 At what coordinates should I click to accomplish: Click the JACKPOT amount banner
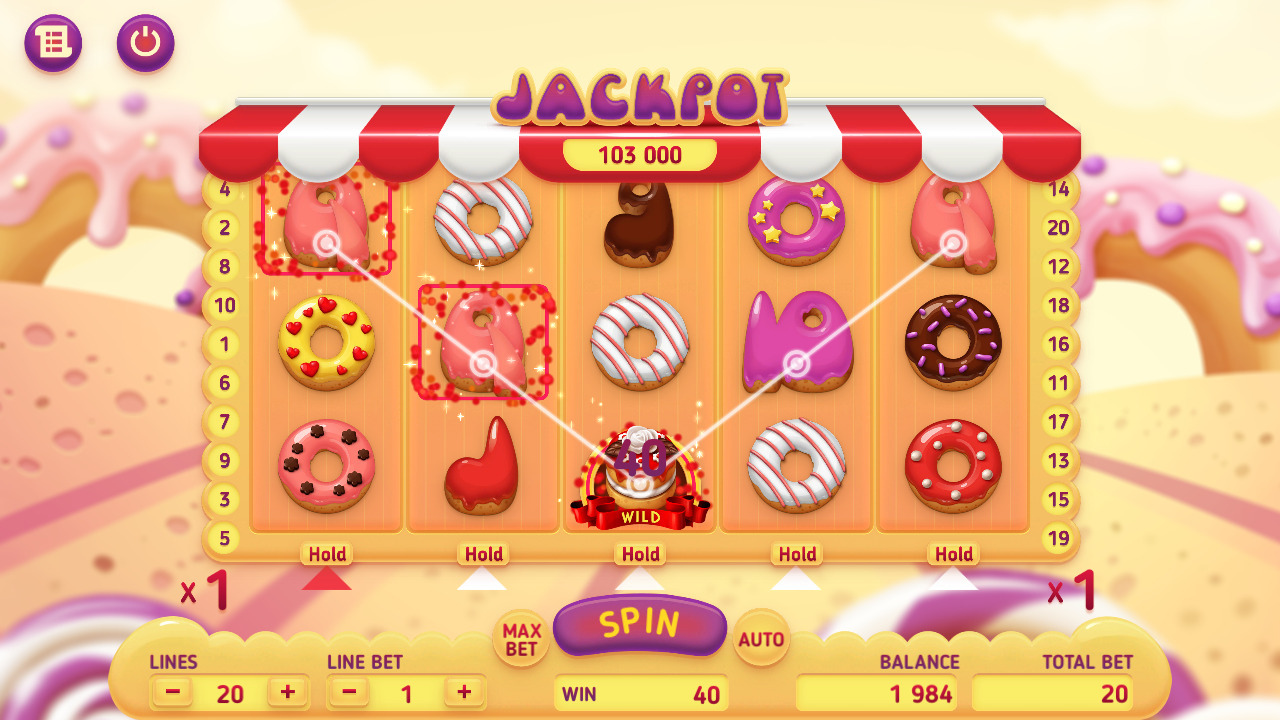coord(640,155)
